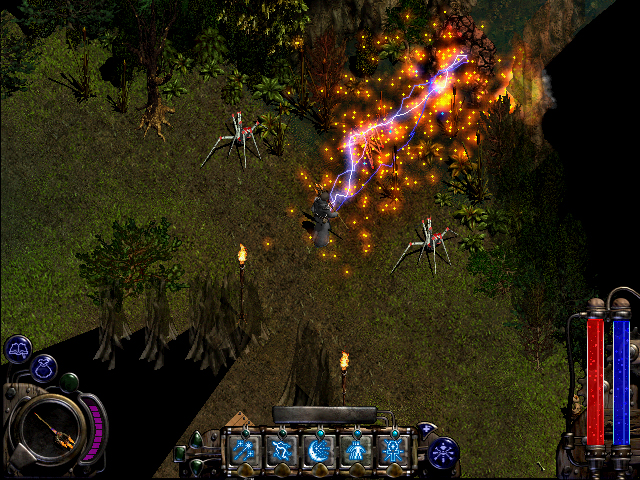The width and height of the screenshot is (640, 480).
Task: Open the inventory bag button
Action: point(43,368)
